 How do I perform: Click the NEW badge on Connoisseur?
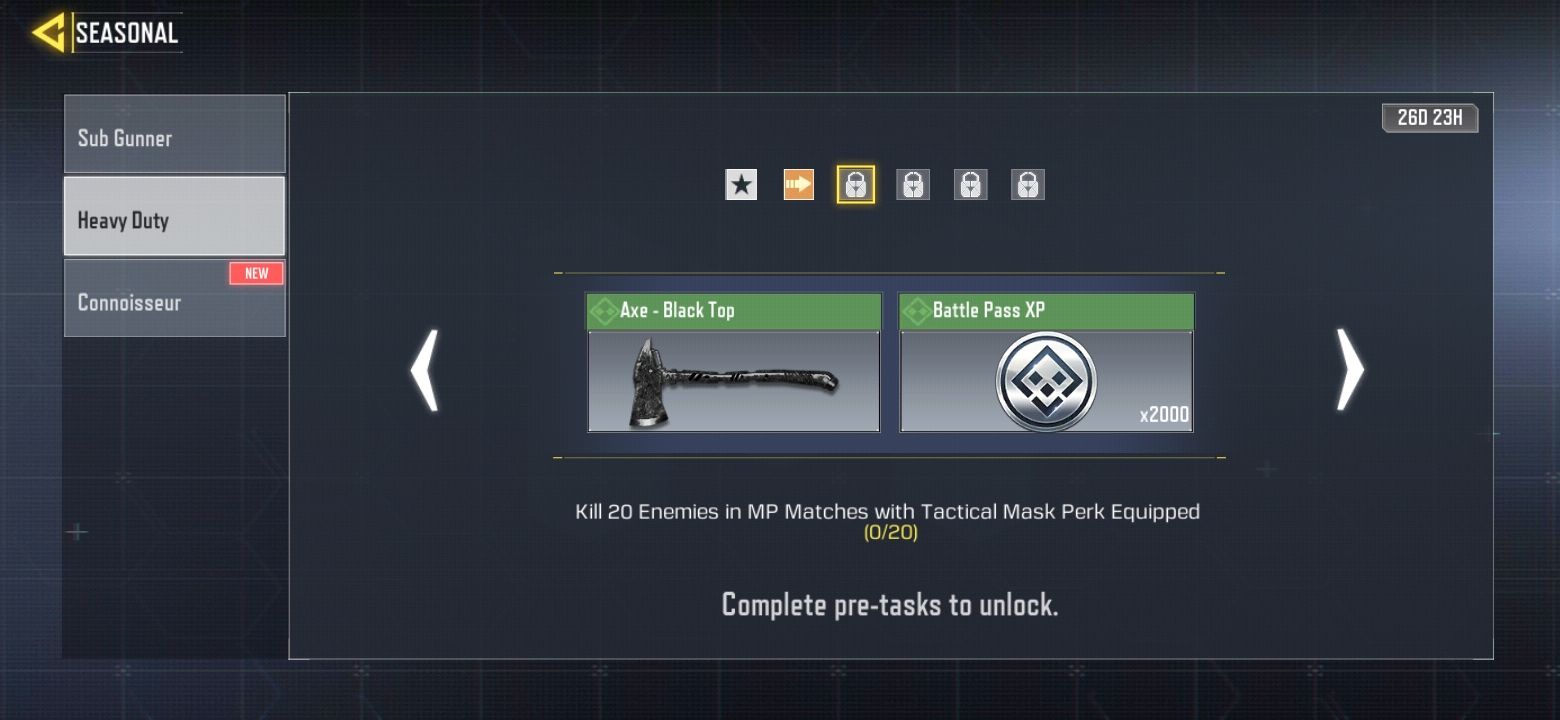pos(257,272)
